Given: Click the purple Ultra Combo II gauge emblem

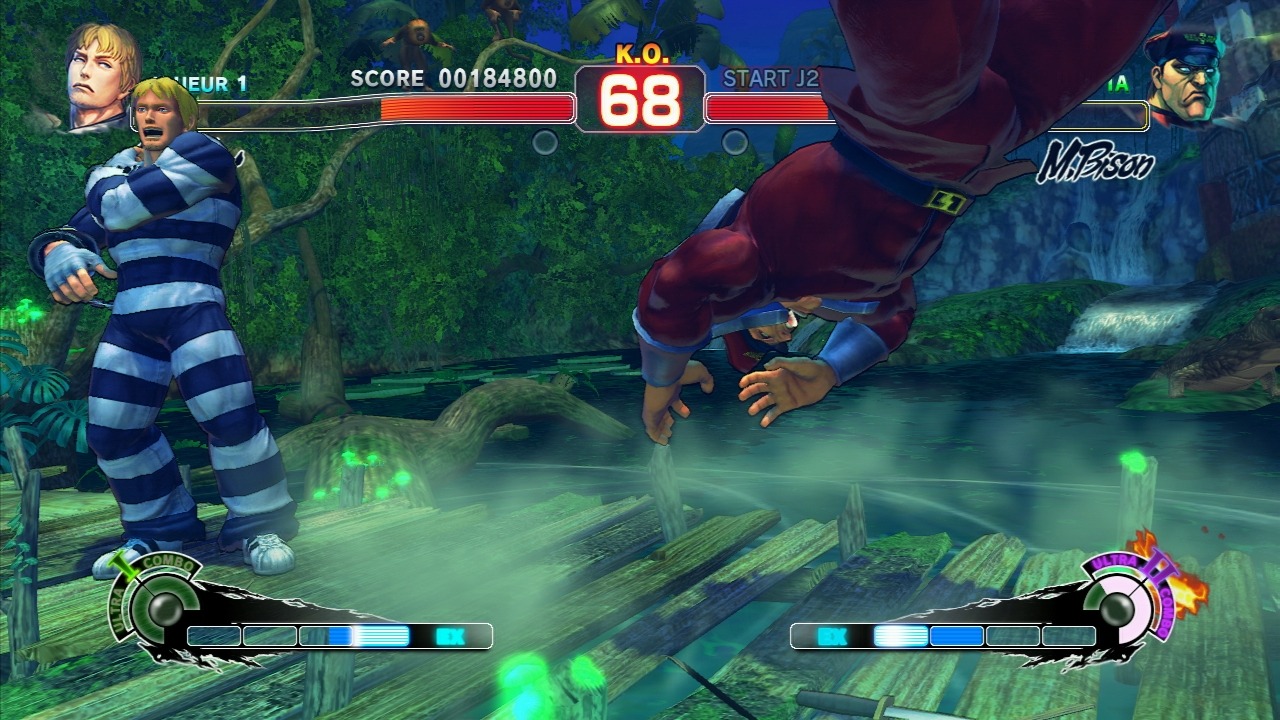Looking at the screenshot, I should [x=1129, y=603].
